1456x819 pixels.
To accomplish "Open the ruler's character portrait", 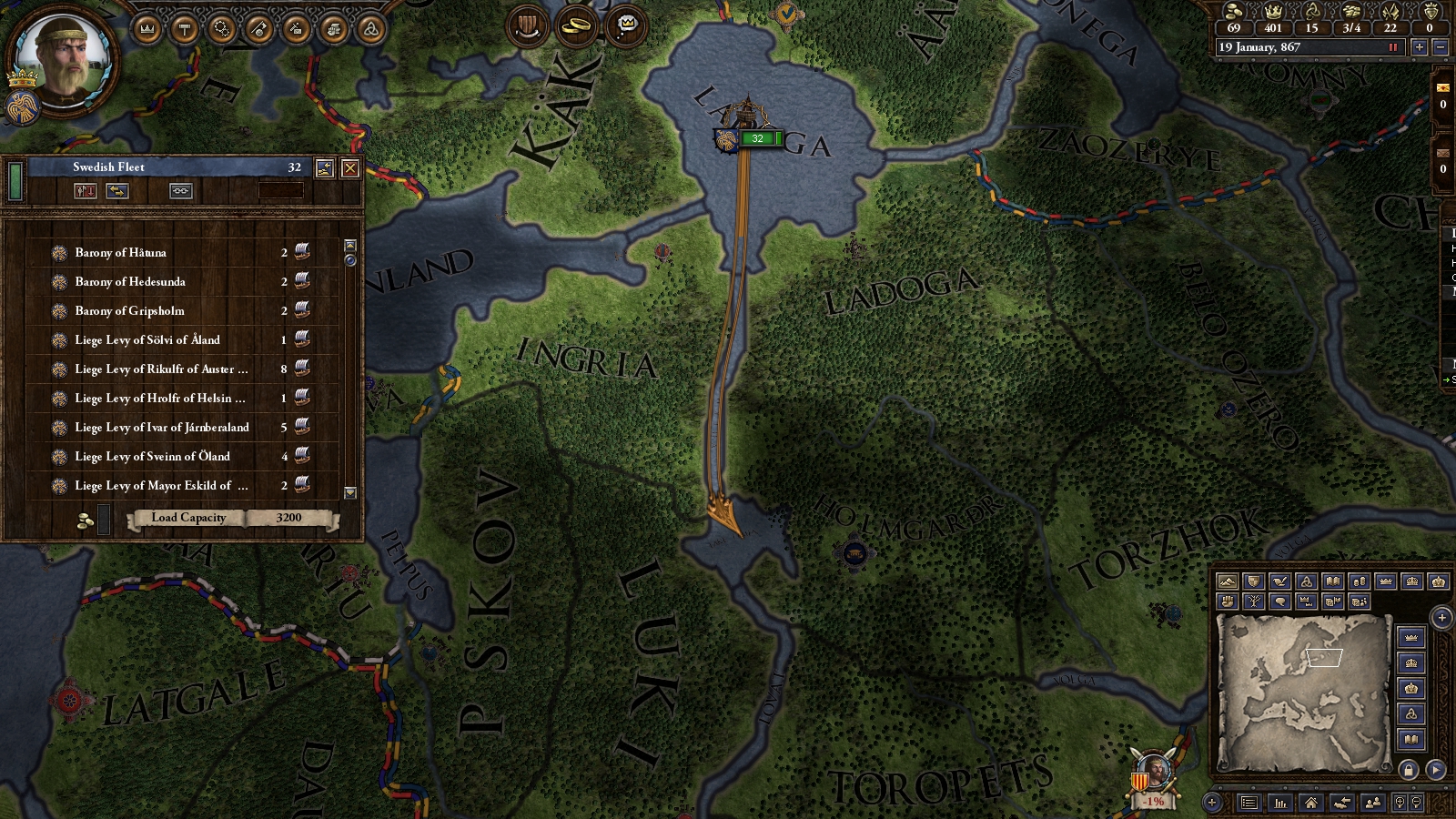I will (64, 61).
